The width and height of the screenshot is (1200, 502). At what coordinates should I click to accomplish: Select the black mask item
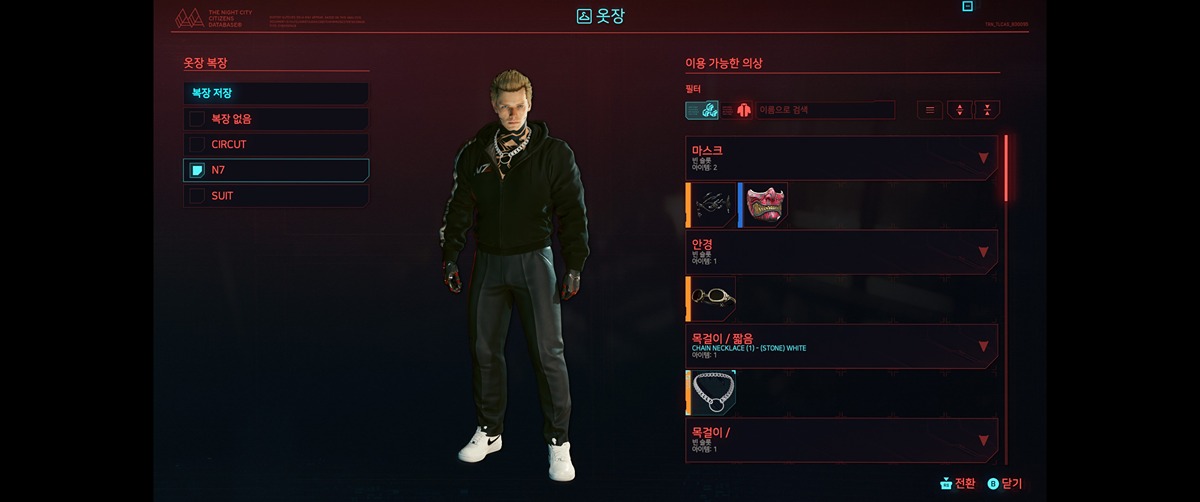[714, 204]
